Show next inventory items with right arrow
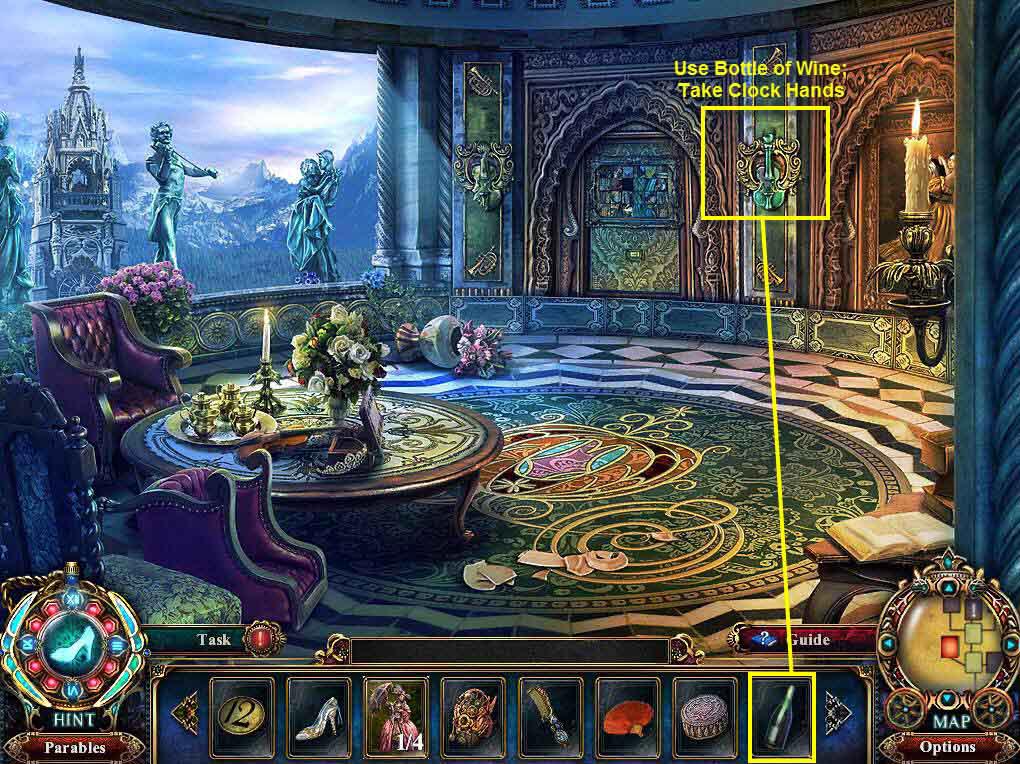This screenshot has width=1020, height=764. (x=836, y=714)
